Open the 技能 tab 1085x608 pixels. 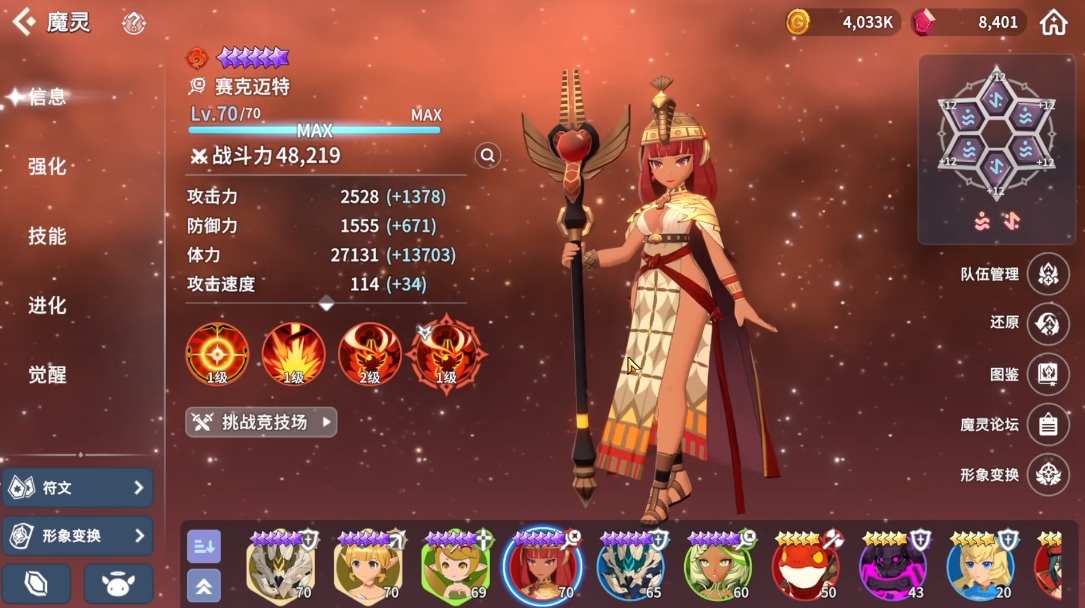click(47, 236)
